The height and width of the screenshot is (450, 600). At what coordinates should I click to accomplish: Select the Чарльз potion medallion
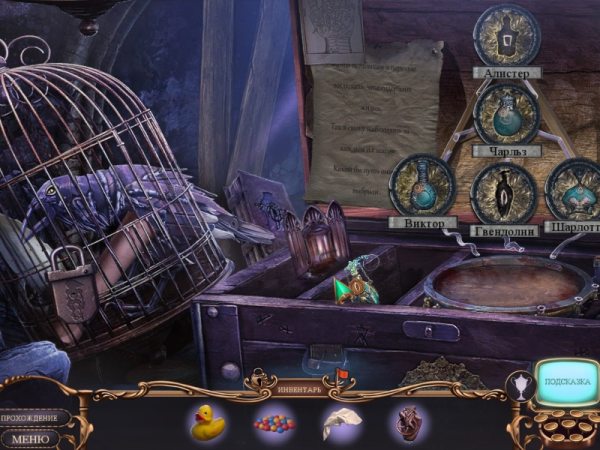[x=507, y=112]
